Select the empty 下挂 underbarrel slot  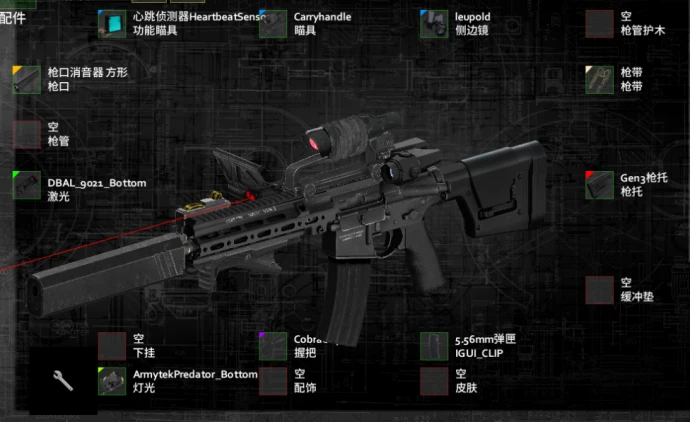[x=113, y=346]
